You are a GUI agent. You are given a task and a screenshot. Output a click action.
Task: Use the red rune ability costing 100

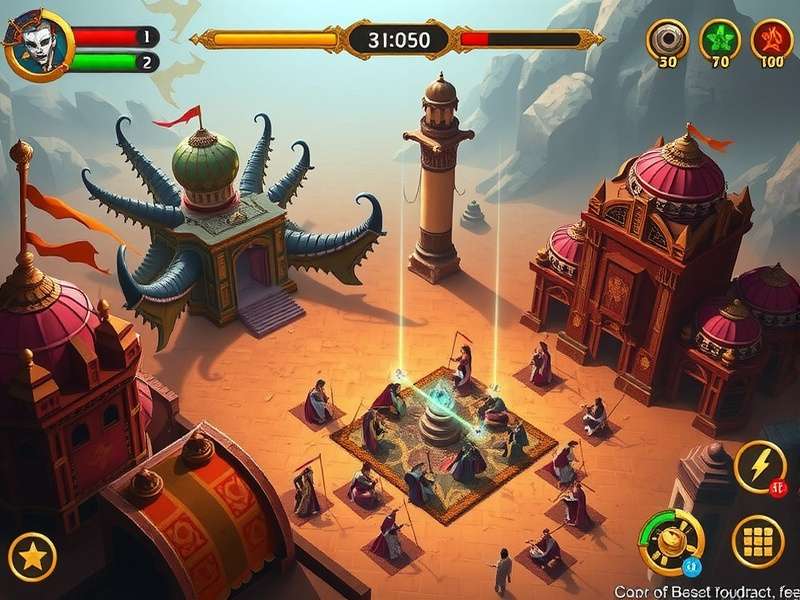pyautogui.click(x=771, y=40)
